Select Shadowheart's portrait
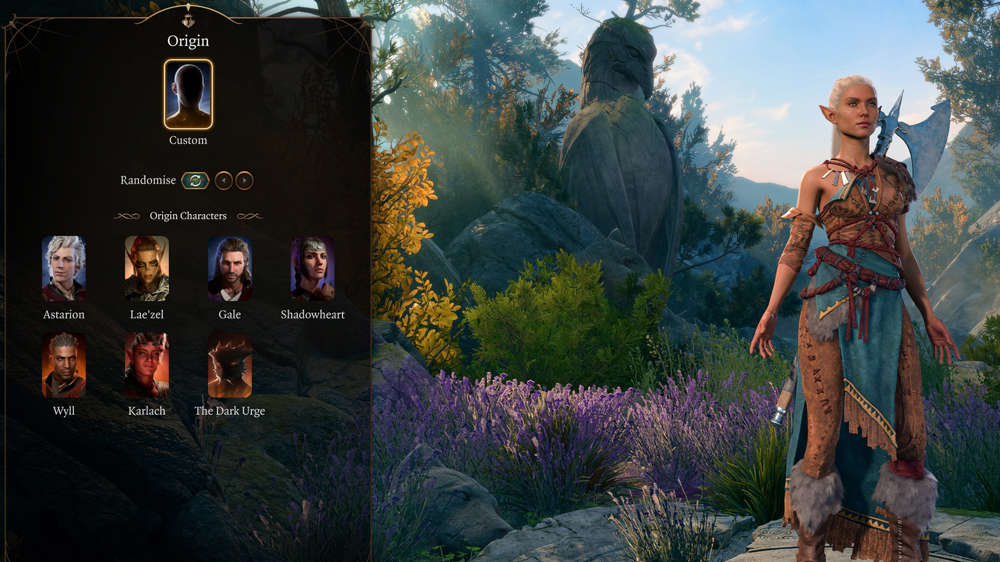1000x562 pixels. (313, 268)
